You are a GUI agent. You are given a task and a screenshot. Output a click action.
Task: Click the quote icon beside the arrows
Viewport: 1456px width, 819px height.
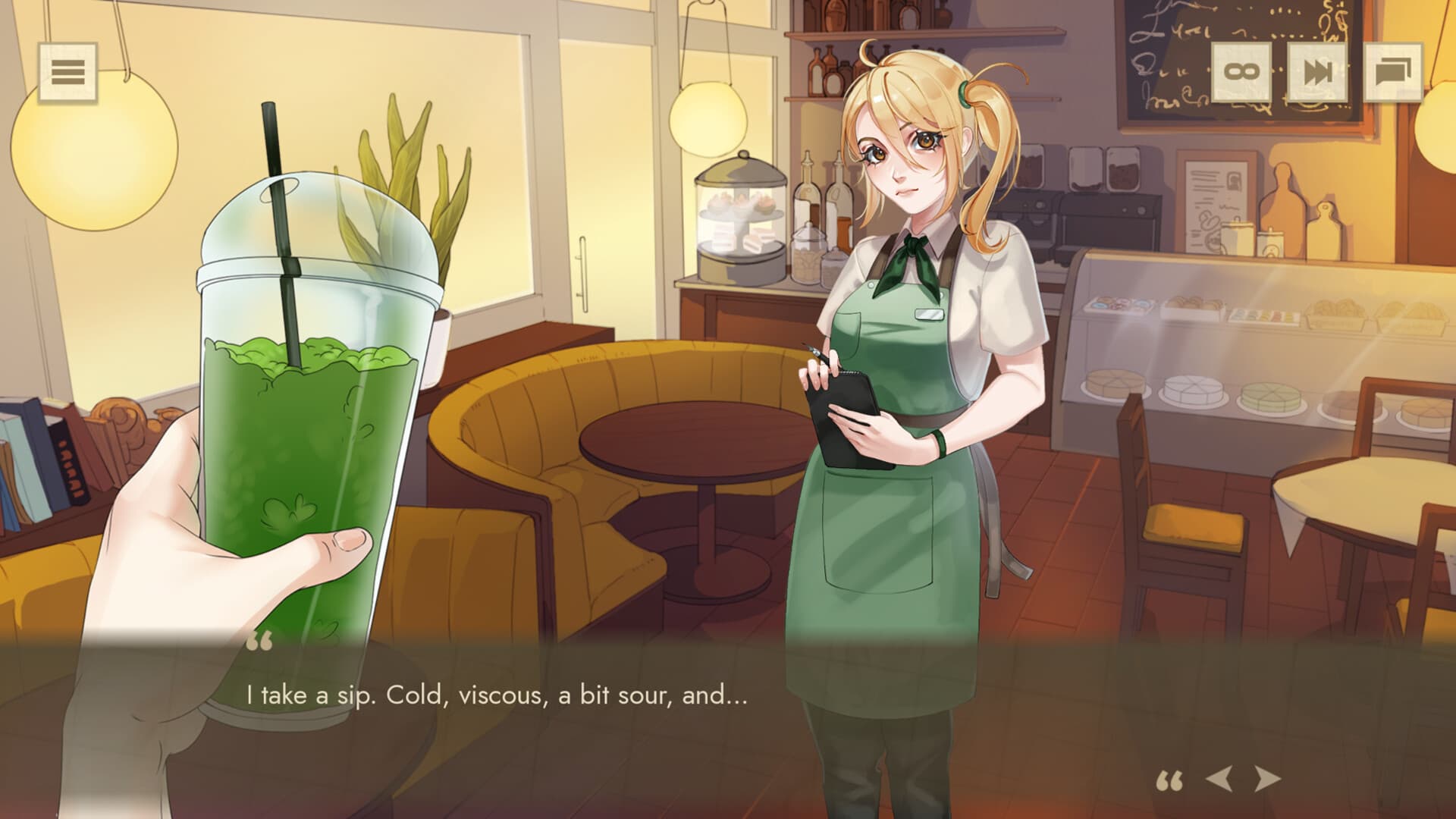(x=1169, y=781)
